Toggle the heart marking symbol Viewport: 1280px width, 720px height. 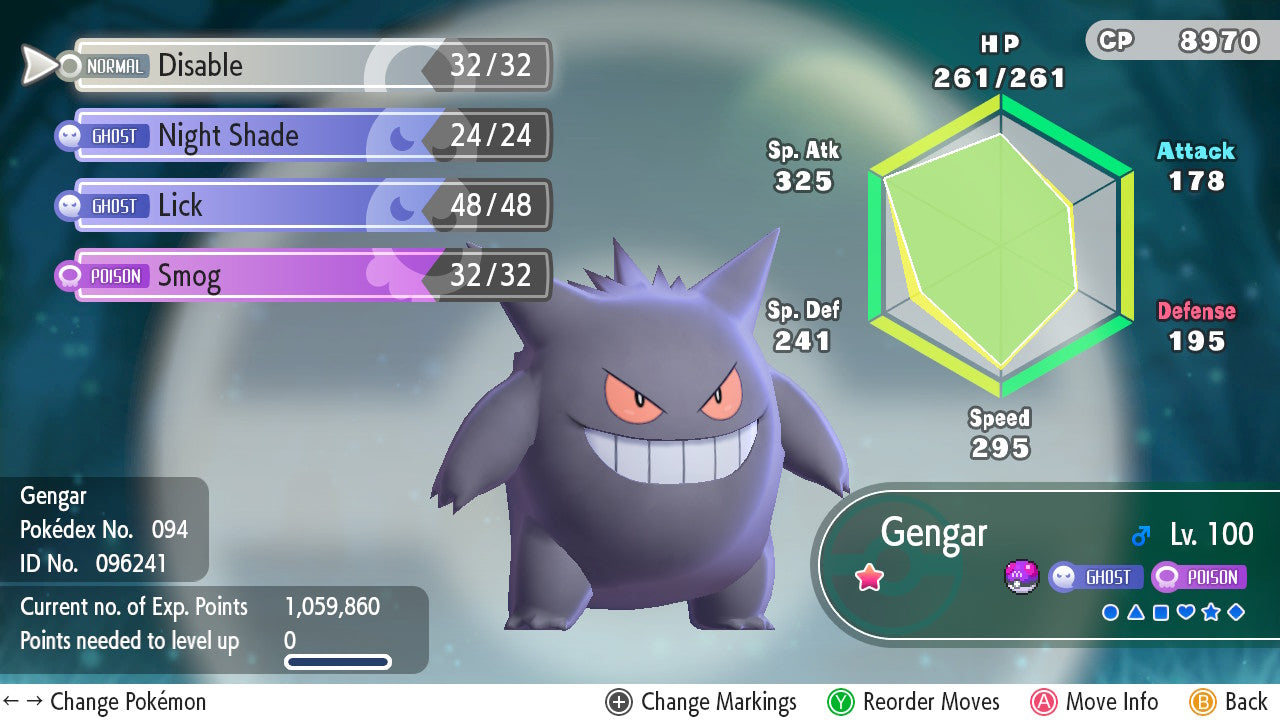[1186, 612]
